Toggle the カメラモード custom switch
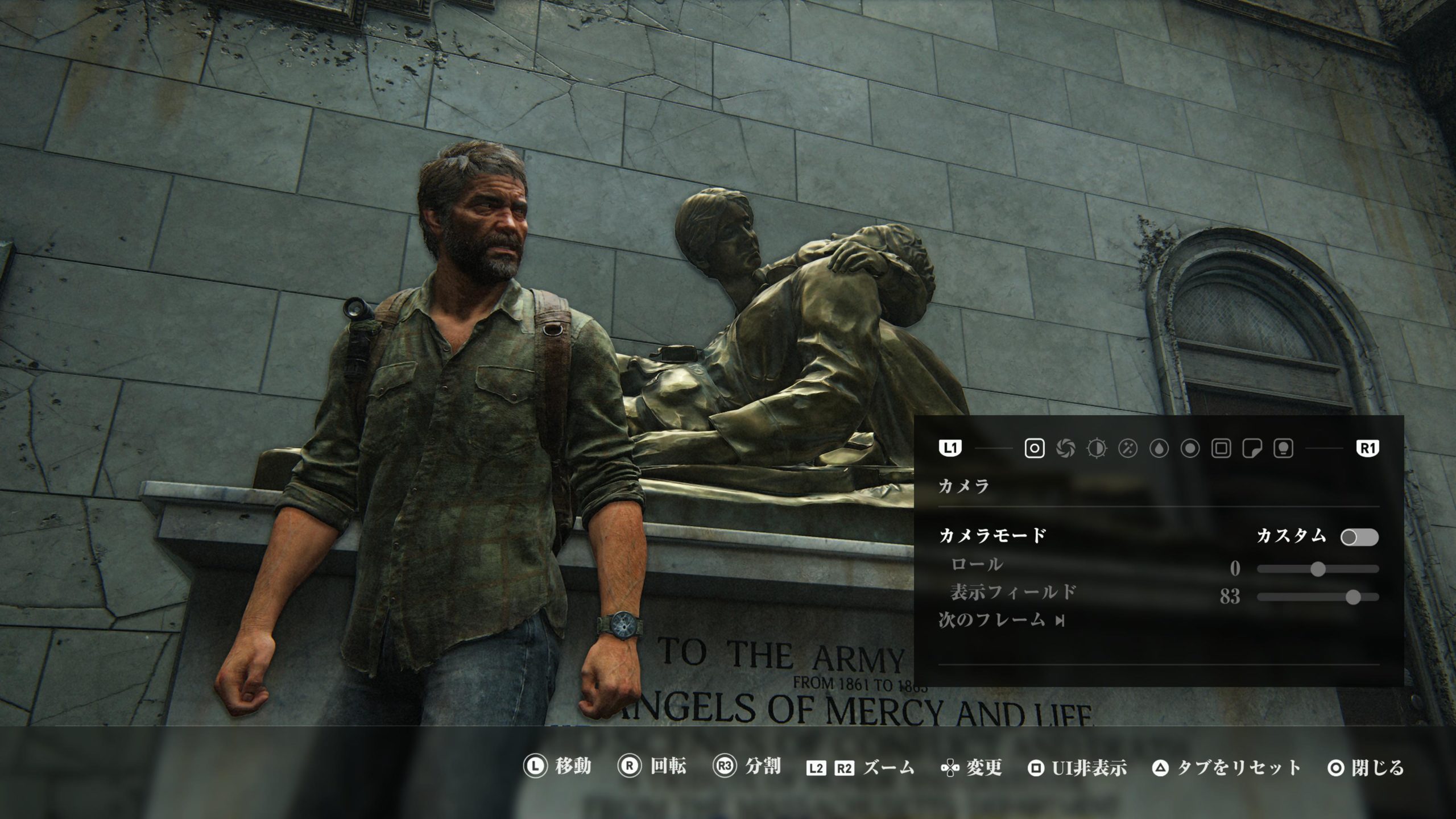 tap(1359, 537)
